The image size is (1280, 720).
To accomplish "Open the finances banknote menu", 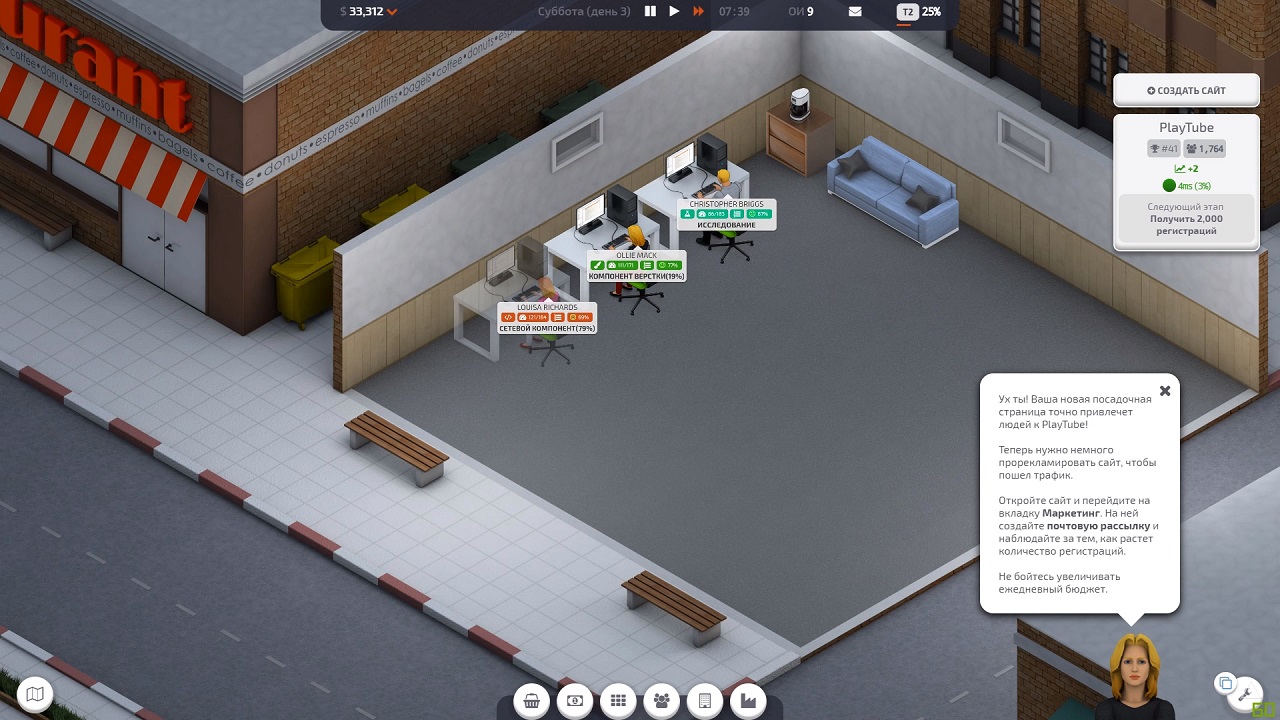I will [x=575, y=701].
